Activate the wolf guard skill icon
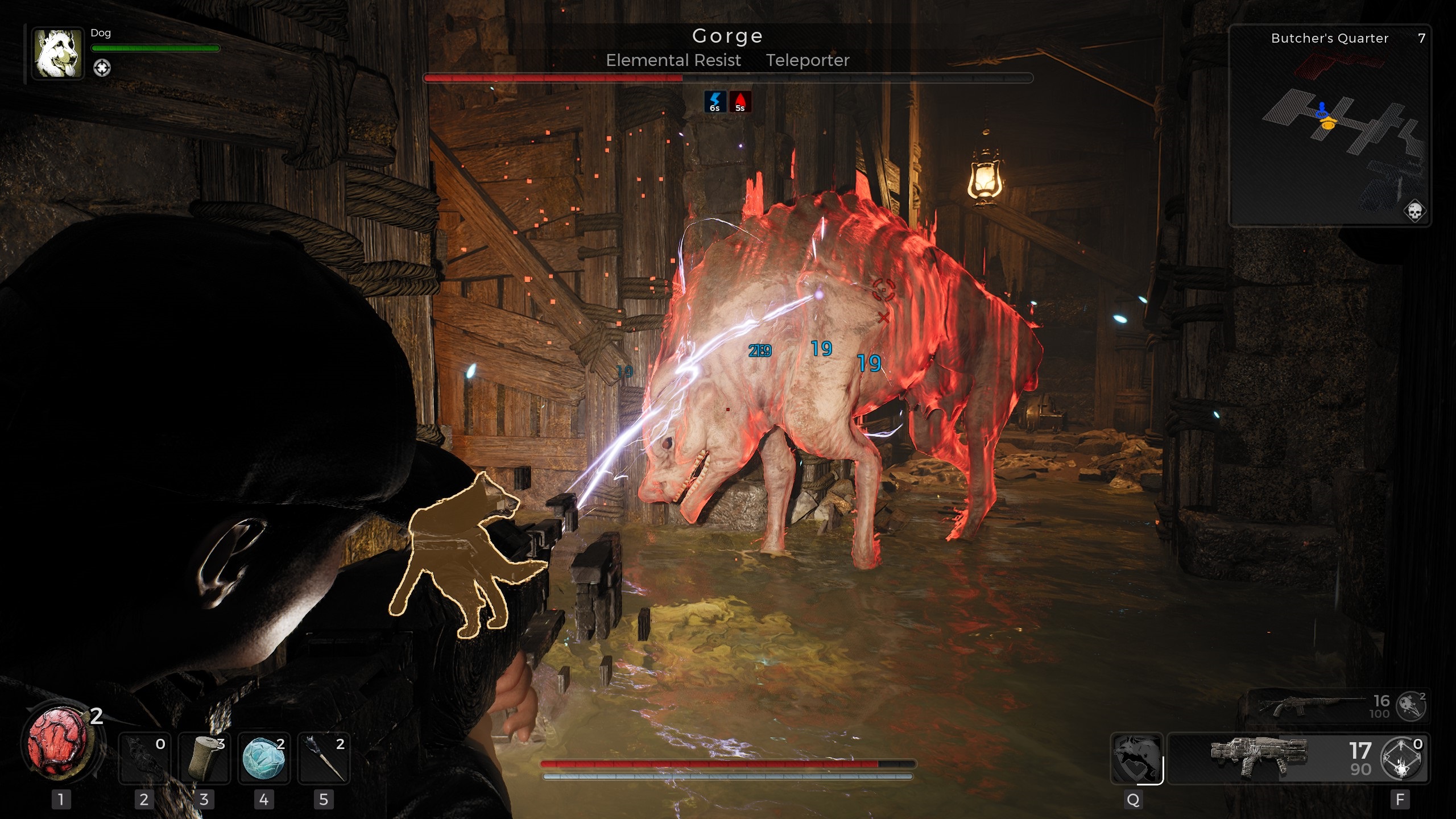1456x819 pixels. (x=1136, y=758)
